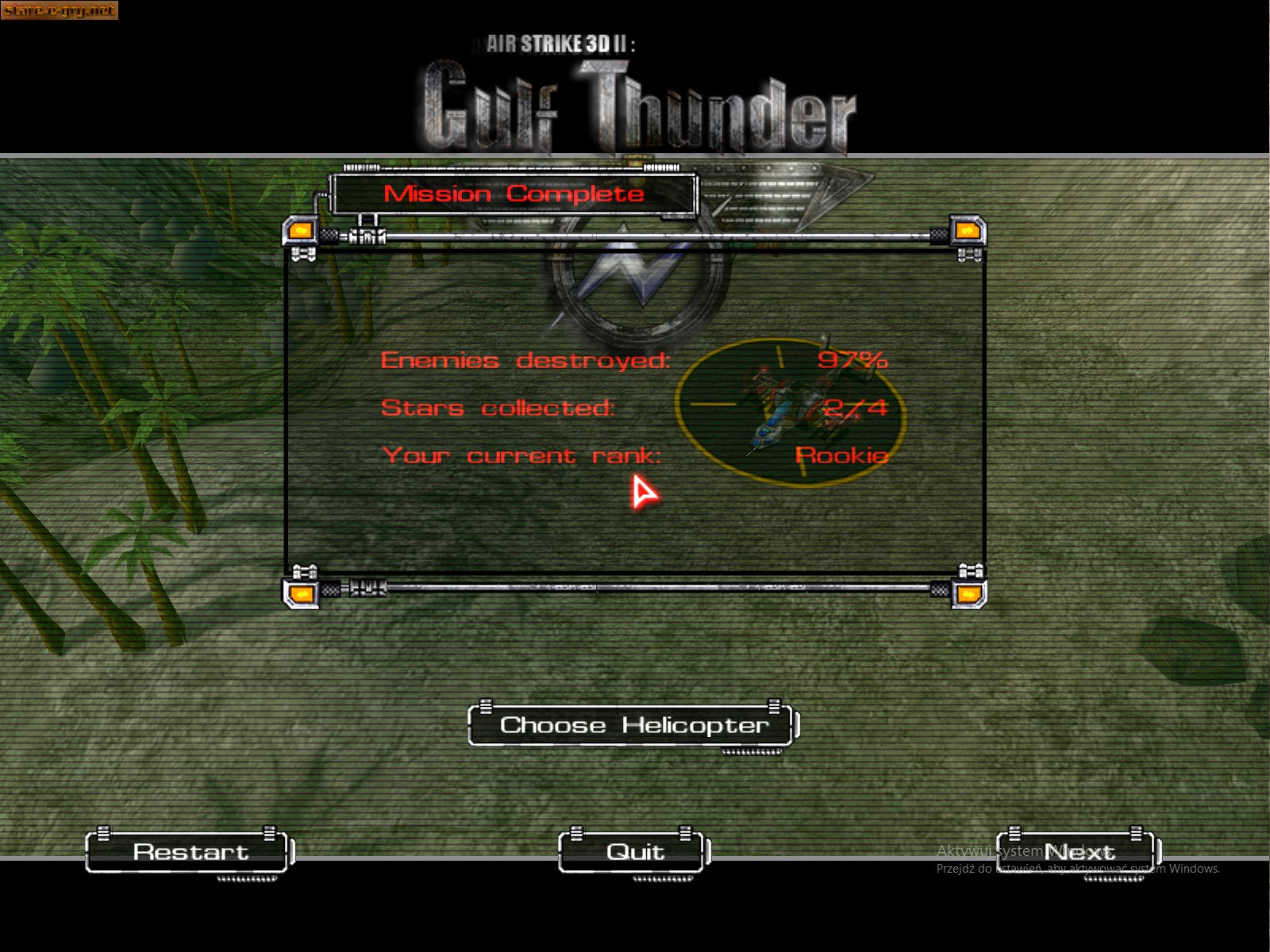Click Quit to exit the mission summary
Screen dimensions: 1270x952
pyautogui.click(x=631, y=852)
